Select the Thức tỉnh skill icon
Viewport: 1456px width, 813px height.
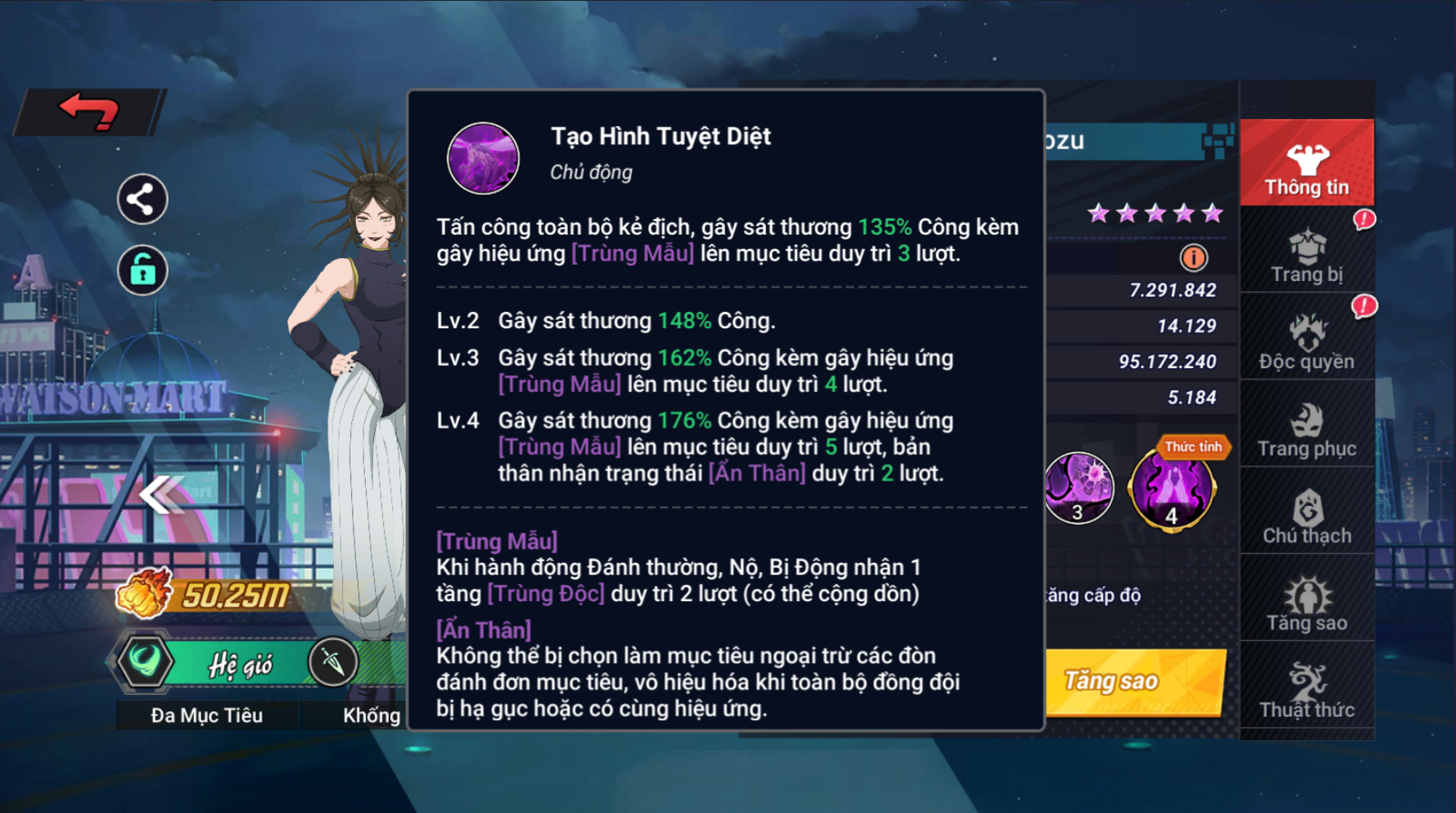coord(1172,490)
